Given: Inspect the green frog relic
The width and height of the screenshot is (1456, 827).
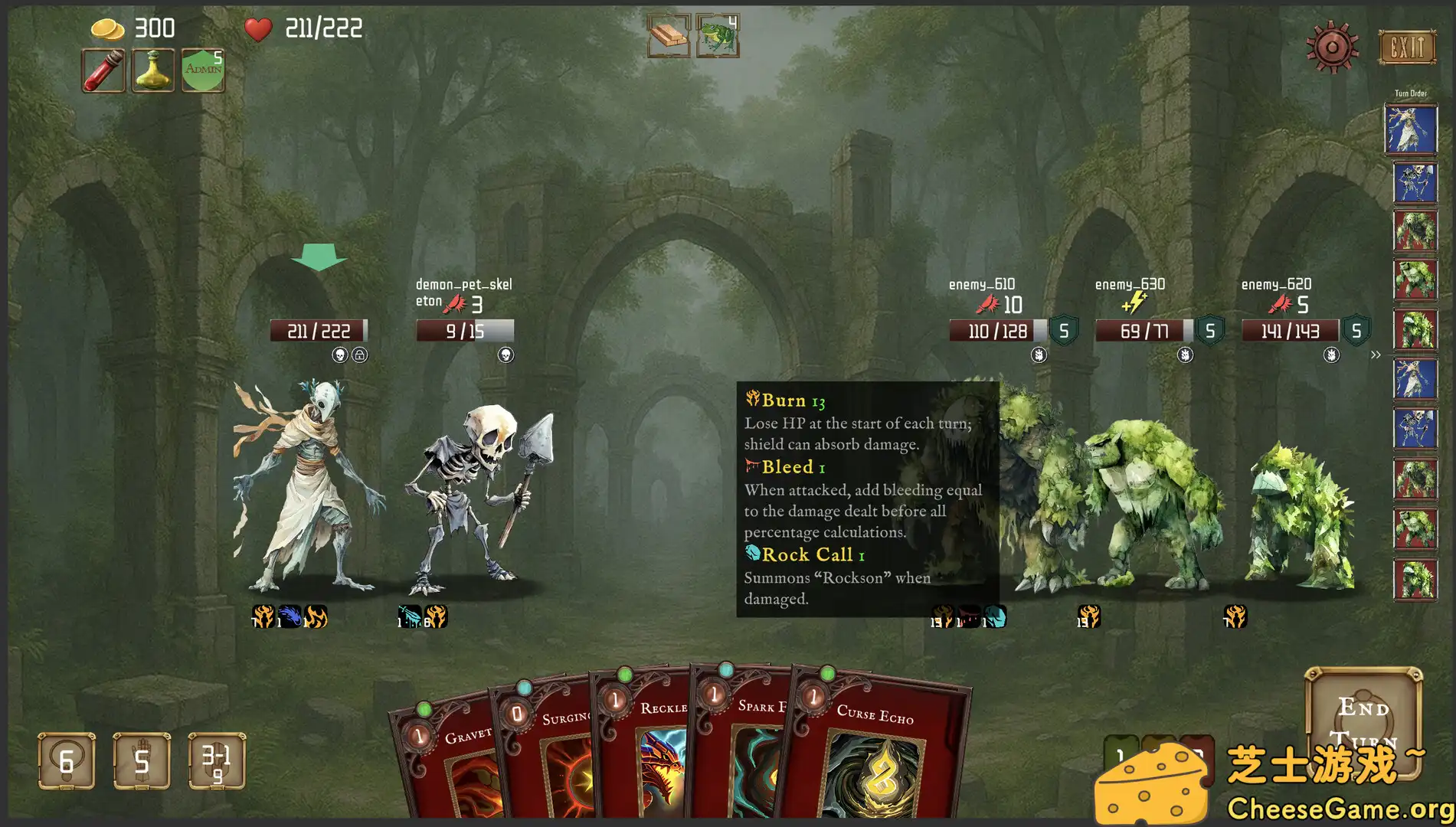Looking at the screenshot, I should (718, 36).
